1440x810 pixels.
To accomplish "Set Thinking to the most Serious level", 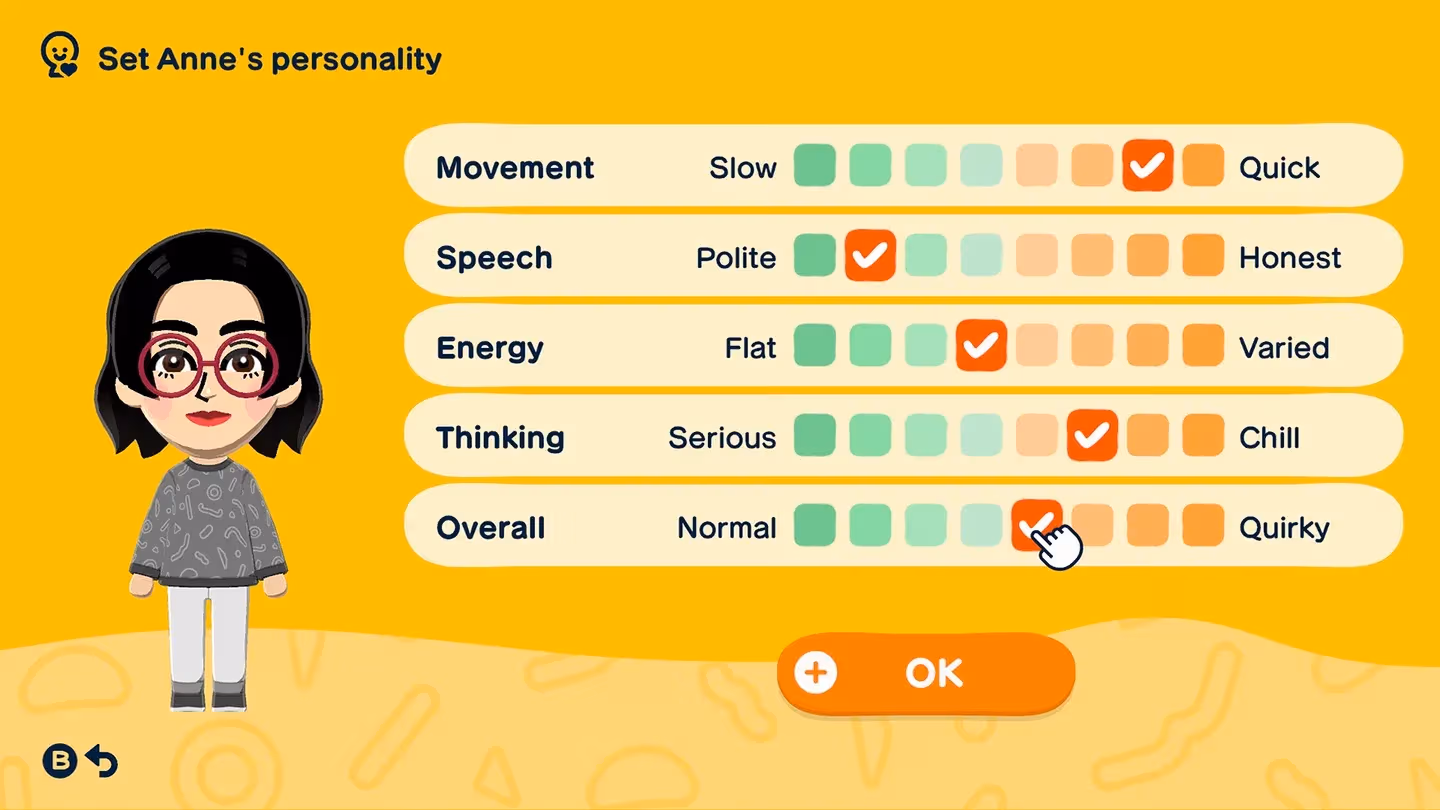I will pyautogui.click(x=814, y=436).
